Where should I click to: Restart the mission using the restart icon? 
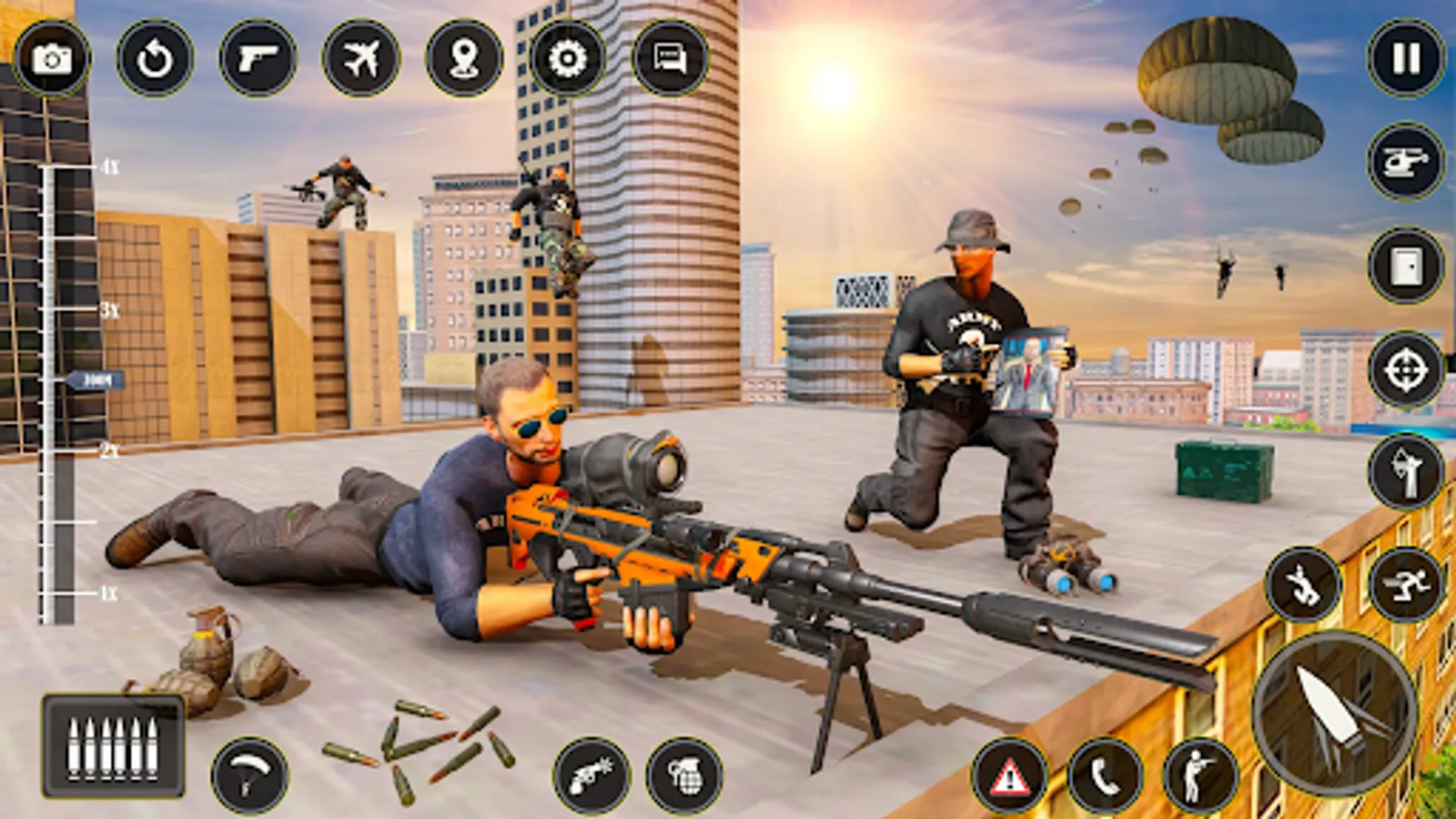pos(155,59)
